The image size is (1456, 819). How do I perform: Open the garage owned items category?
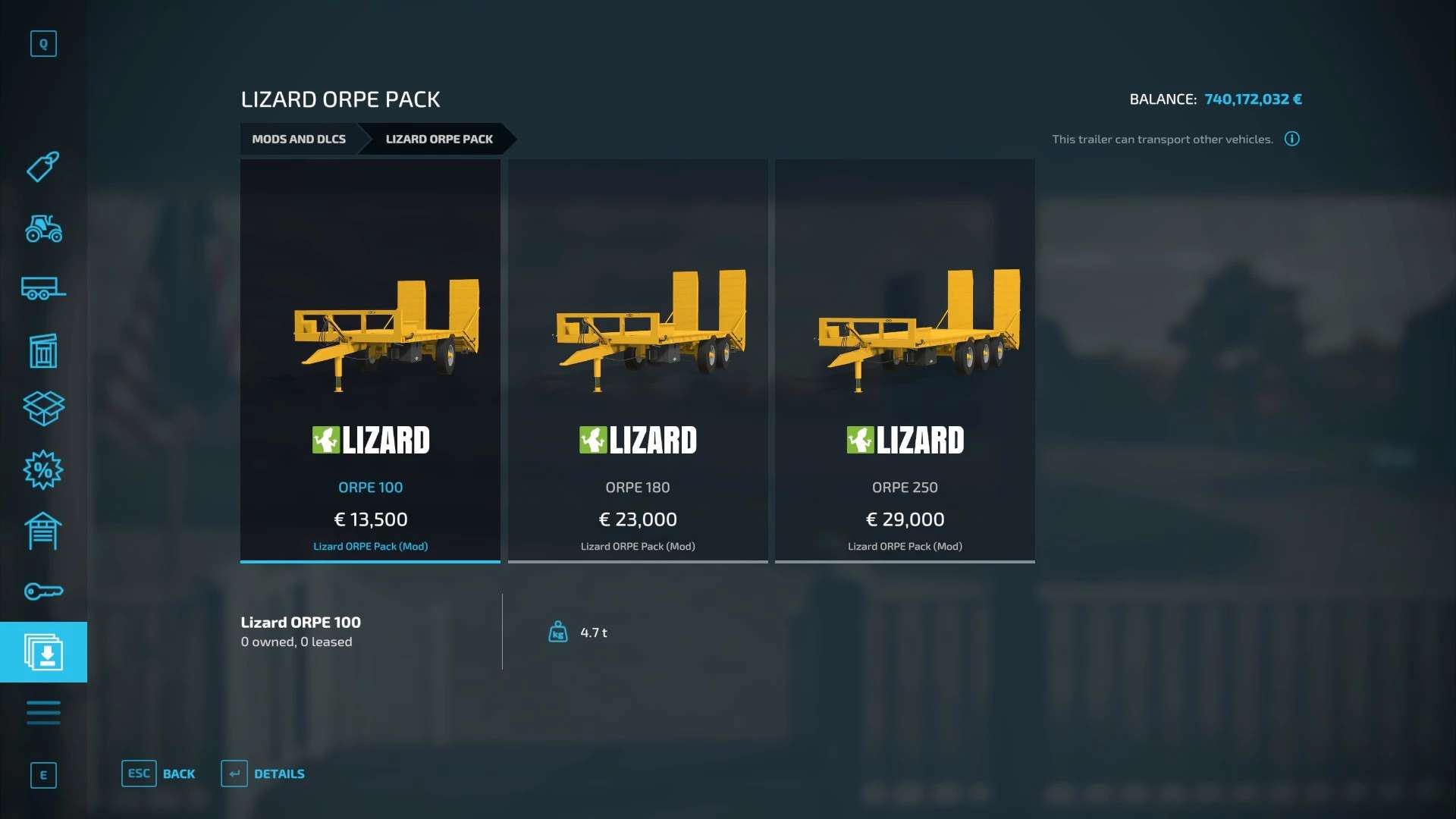tap(43, 531)
